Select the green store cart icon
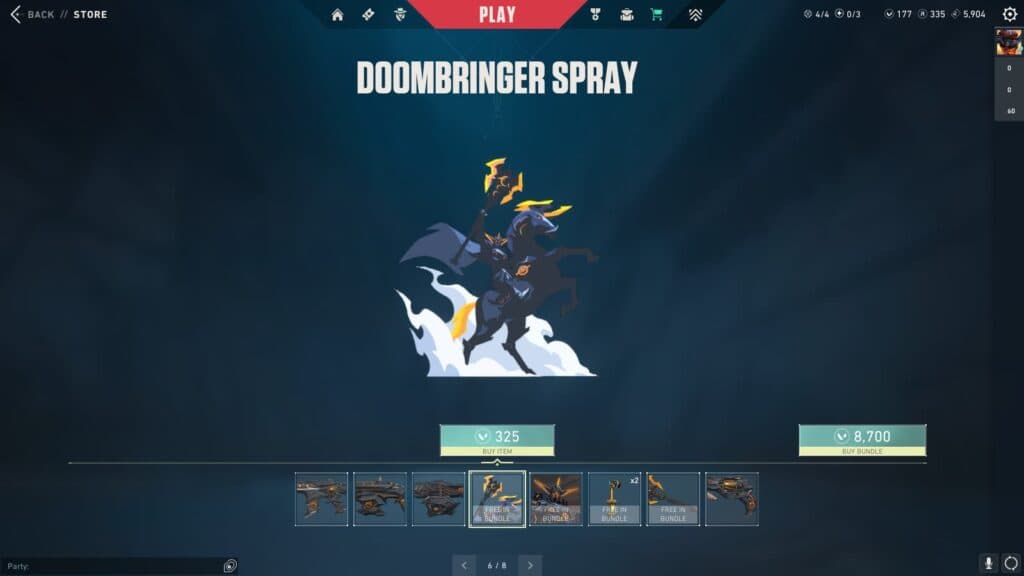Viewport: 1024px width, 576px height. coord(657,15)
